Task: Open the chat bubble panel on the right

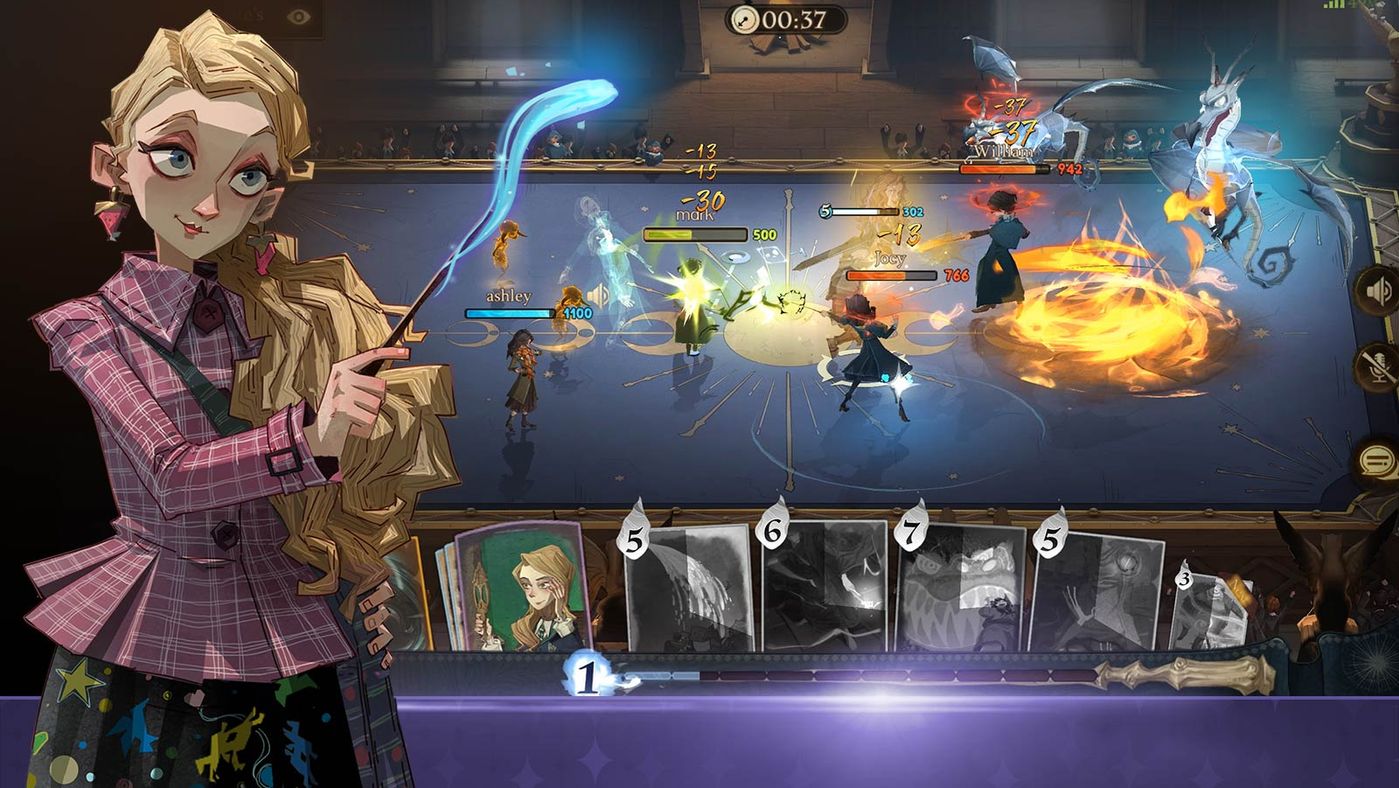Action: click(1378, 460)
